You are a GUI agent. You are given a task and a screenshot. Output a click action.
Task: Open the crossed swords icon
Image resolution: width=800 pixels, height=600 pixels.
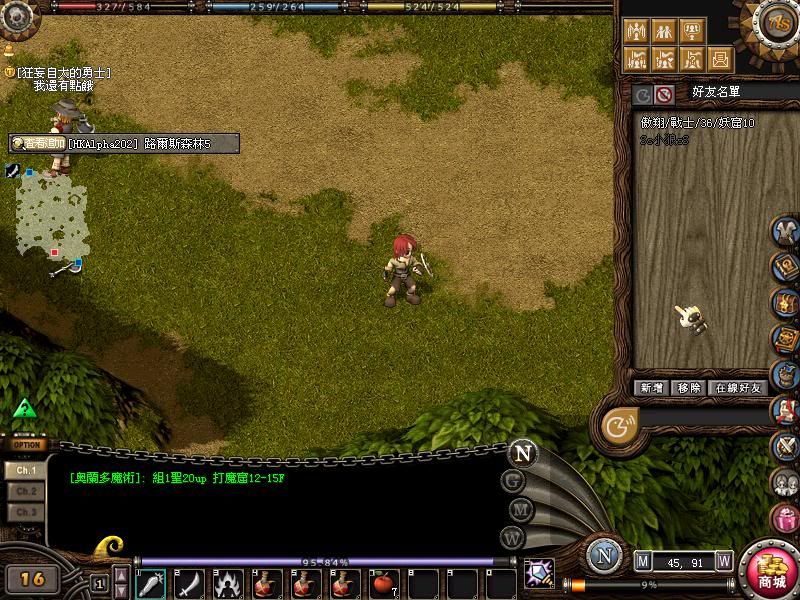786,444
